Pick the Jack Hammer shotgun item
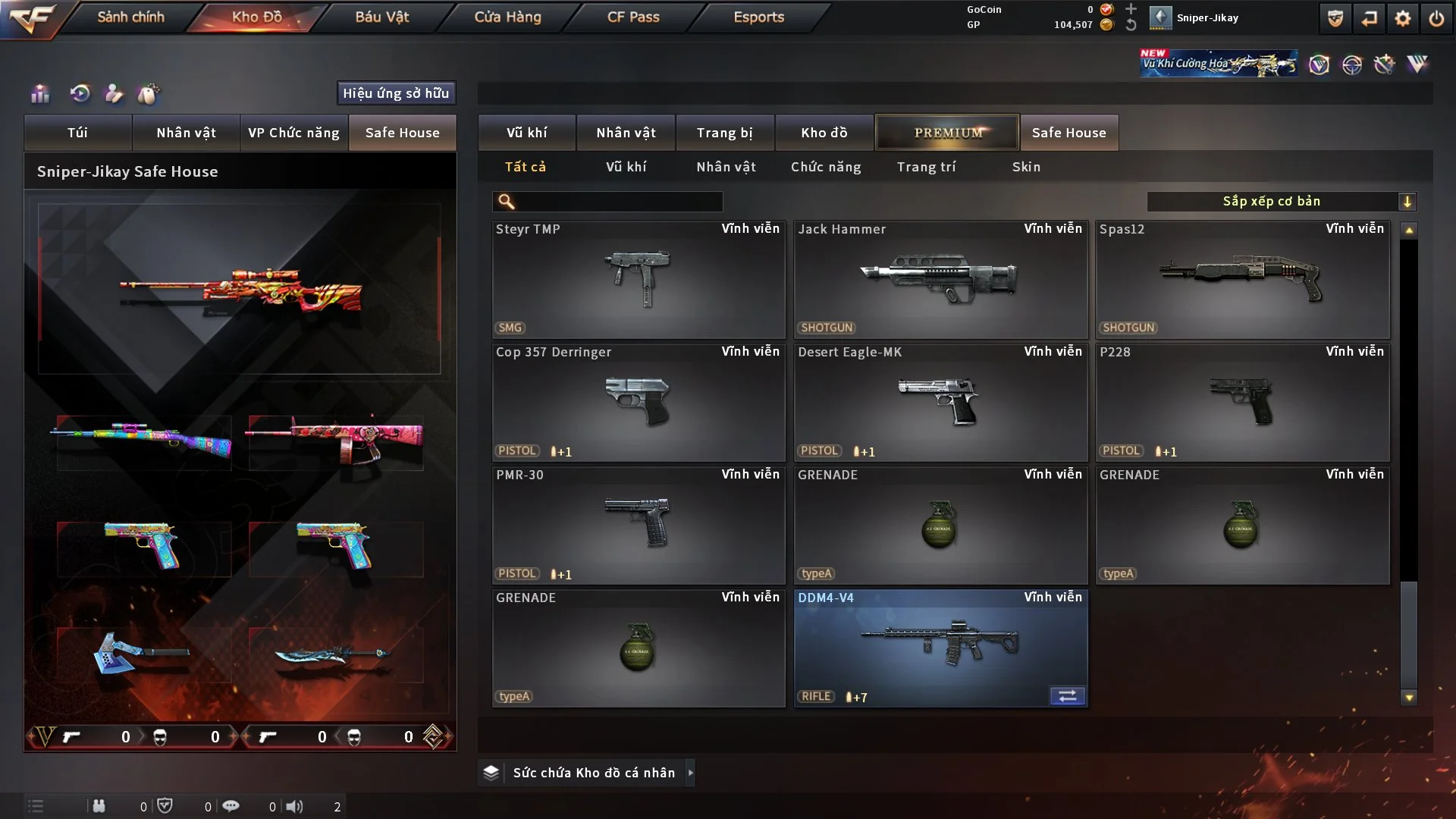 (940, 279)
